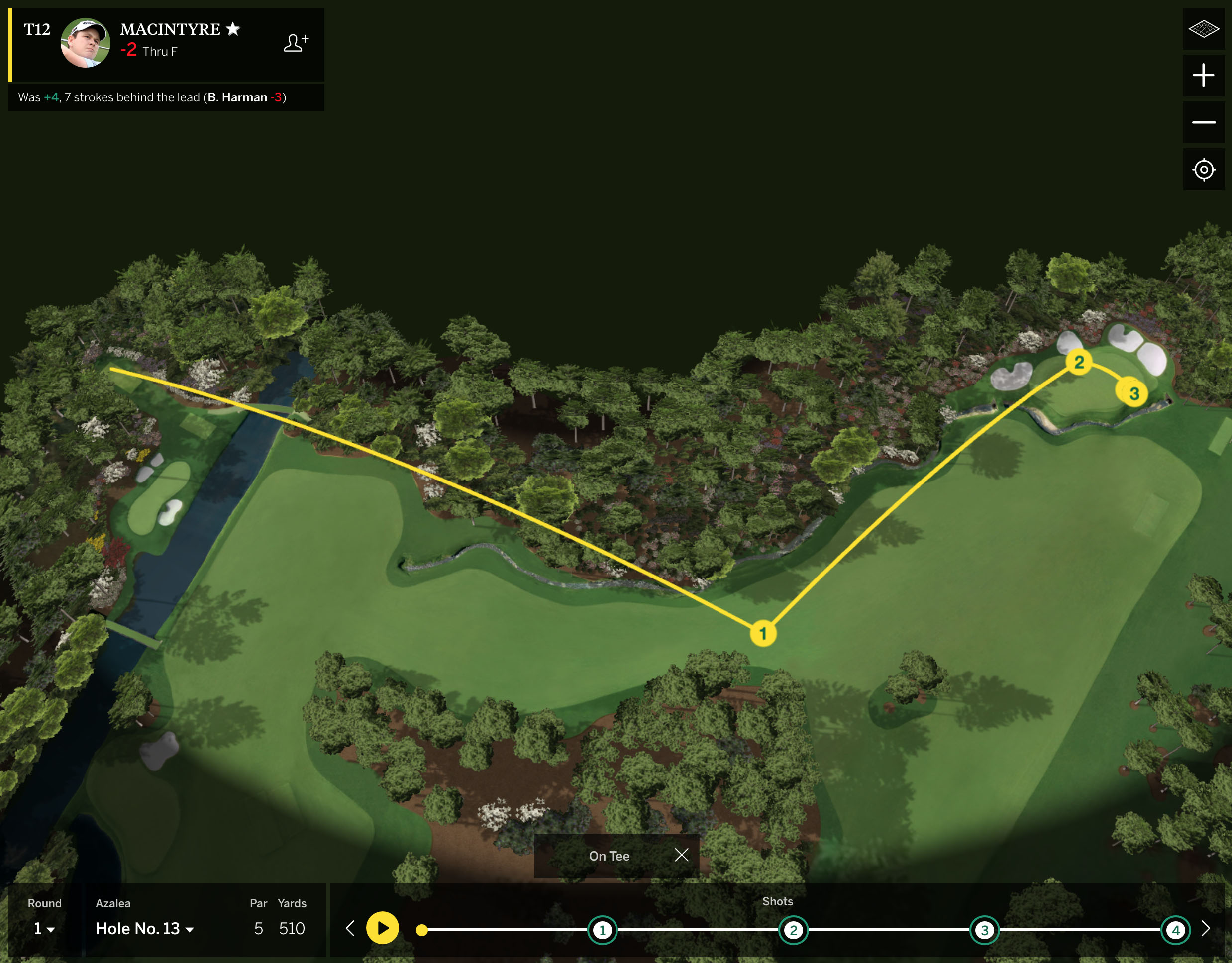Jump to shot 3 on the timeline
The height and width of the screenshot is (963, 1232).
(x=984, y=930)
